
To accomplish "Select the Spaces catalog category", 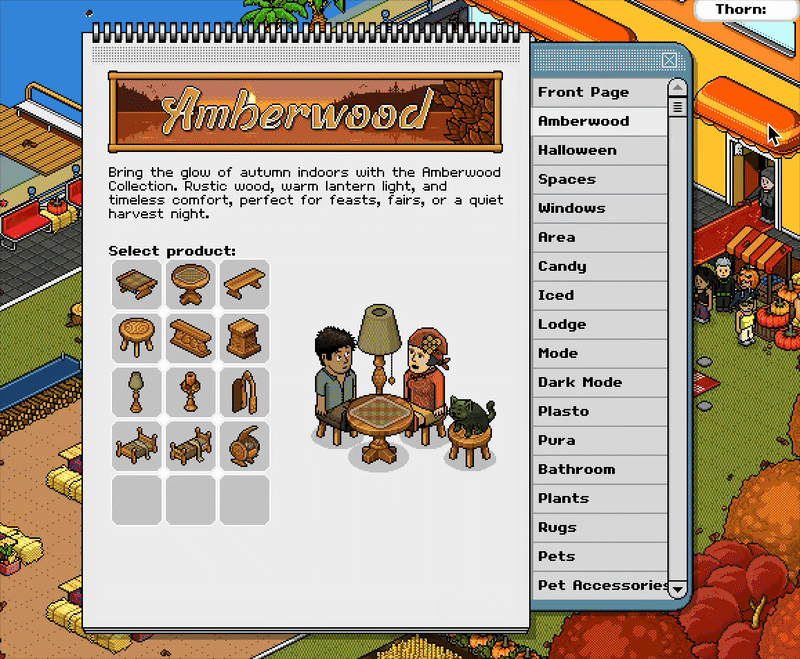I will [x=598, y=179].
